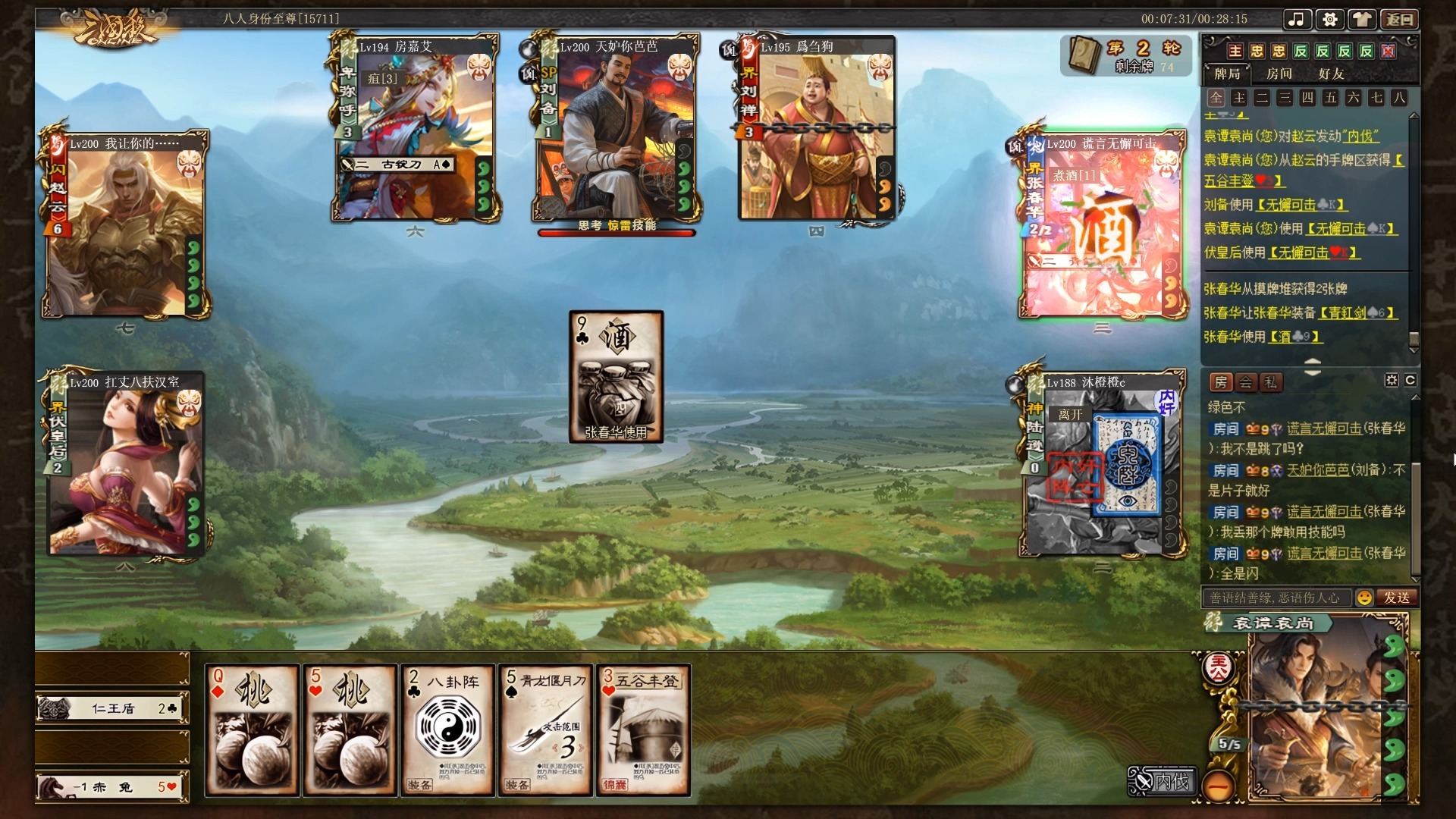Filter the game log by seat 八
Viewport: 1456px width, 819px height.
pos(1399,98)
